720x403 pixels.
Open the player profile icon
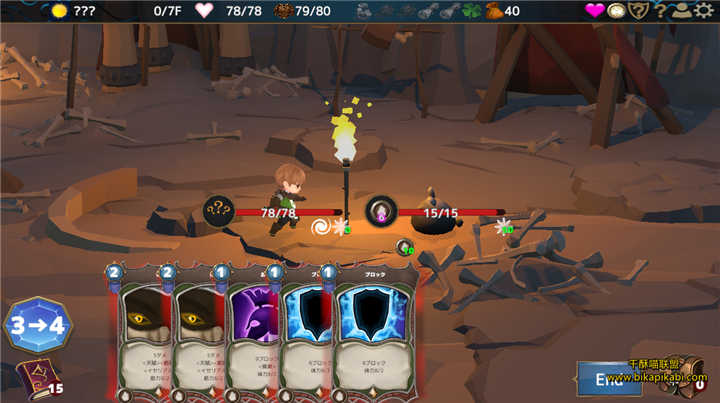point(683,11)
